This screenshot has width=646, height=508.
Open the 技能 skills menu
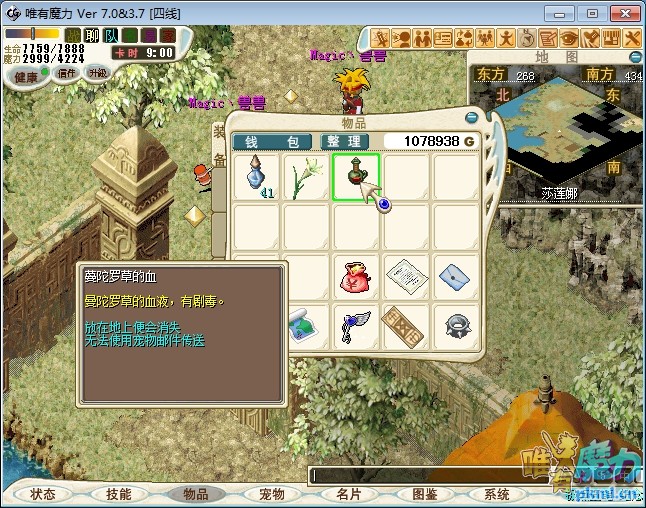[x=119, y=494]
